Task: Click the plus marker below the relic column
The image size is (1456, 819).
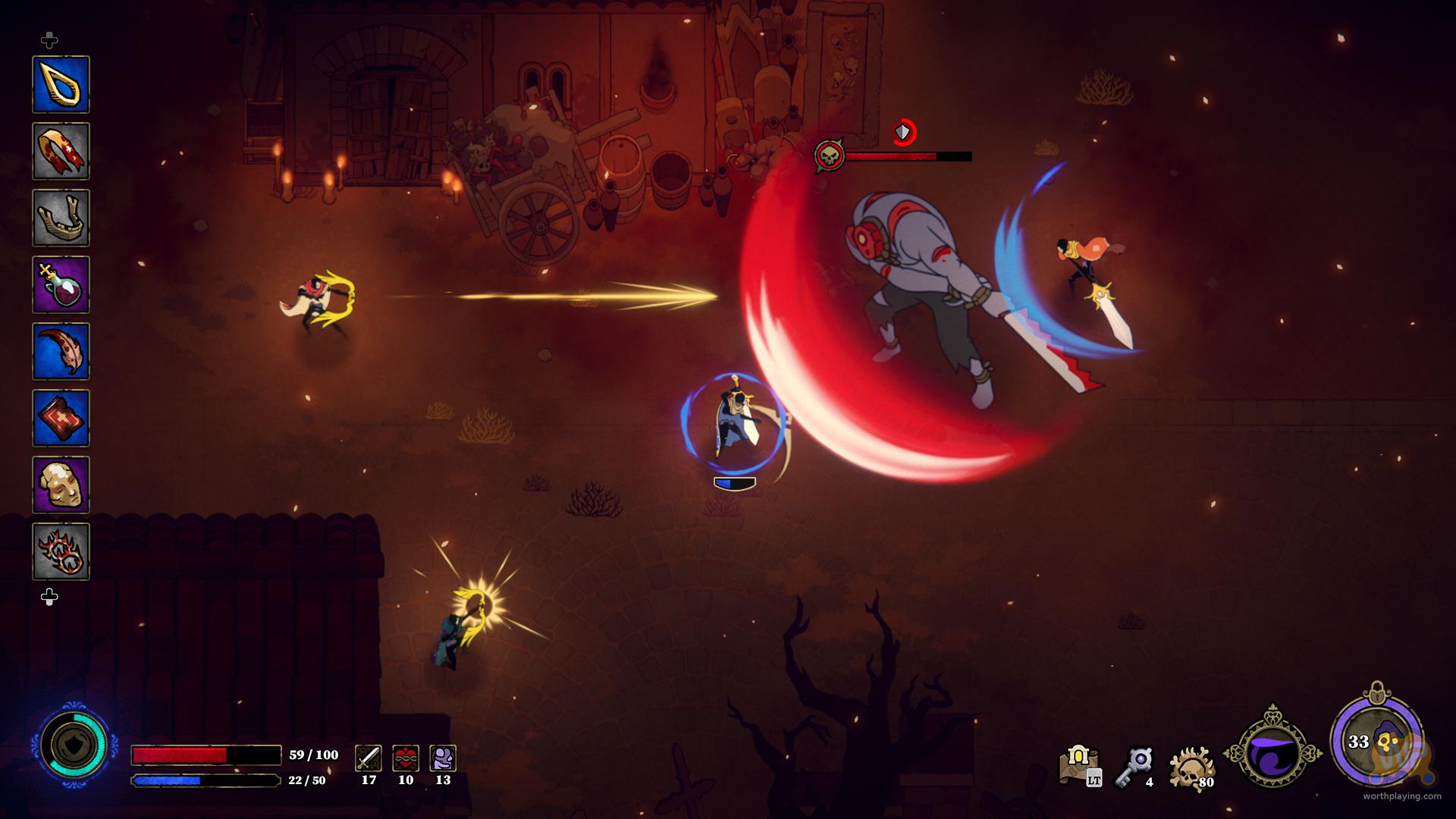Action: (49, 598)
